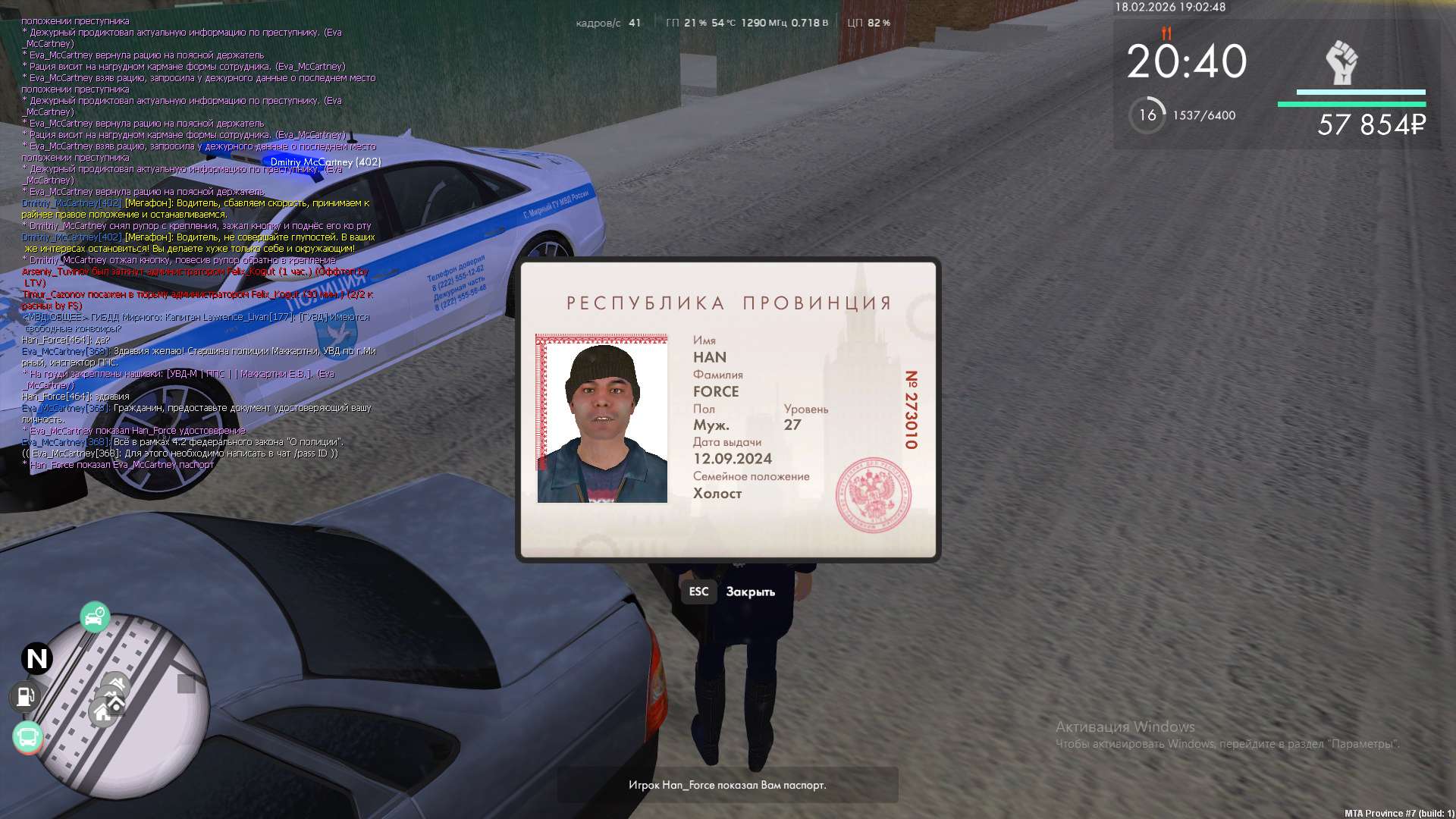Select the green bus marker on the minimap
This screenshot has height=819, width=1456.
tap(28, 736)
